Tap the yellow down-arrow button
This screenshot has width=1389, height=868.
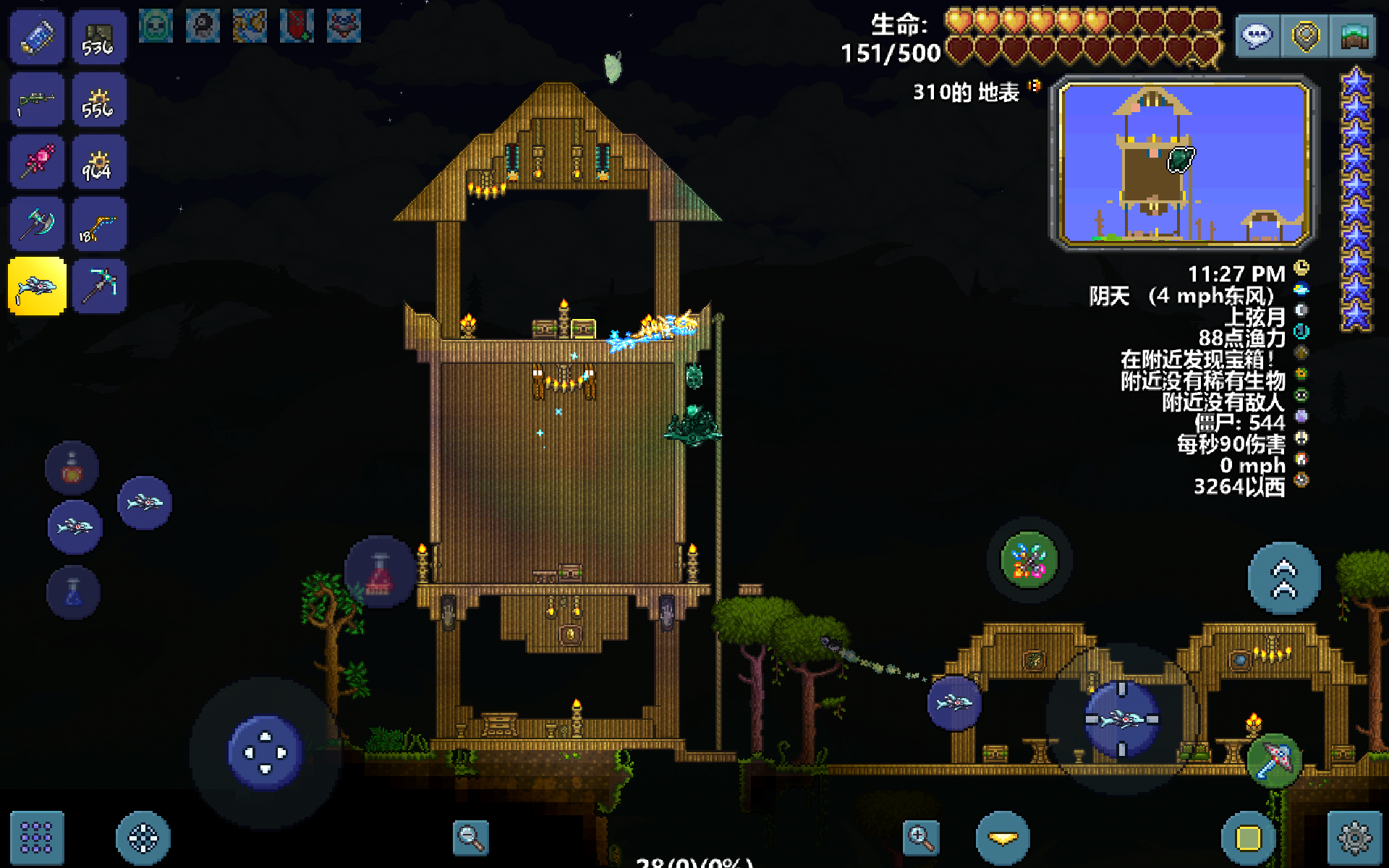[1003, 838]
